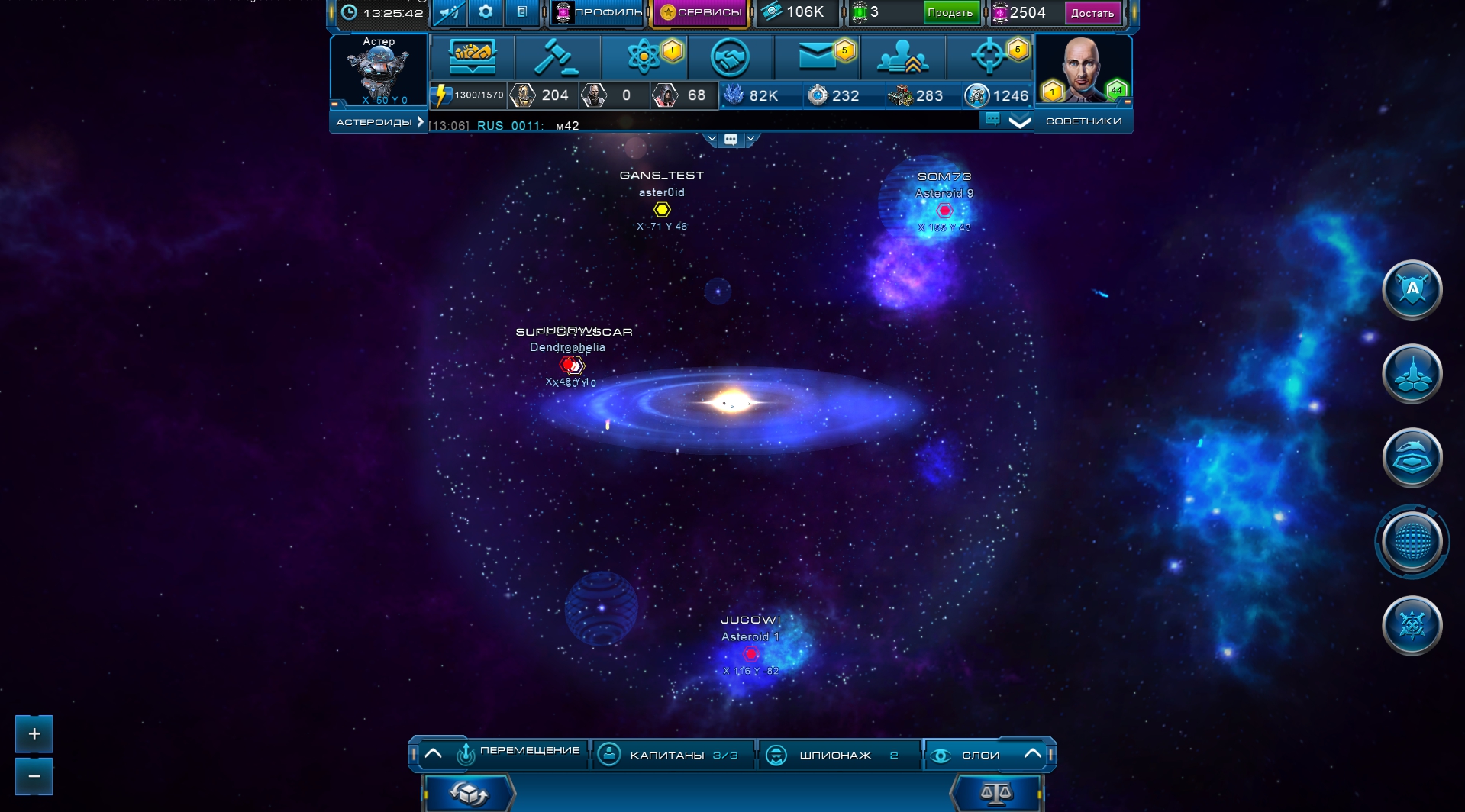Screen dimensions: 1465x812
Task: Select the GANS_TEST aster0id map marker
Action: 662,209
